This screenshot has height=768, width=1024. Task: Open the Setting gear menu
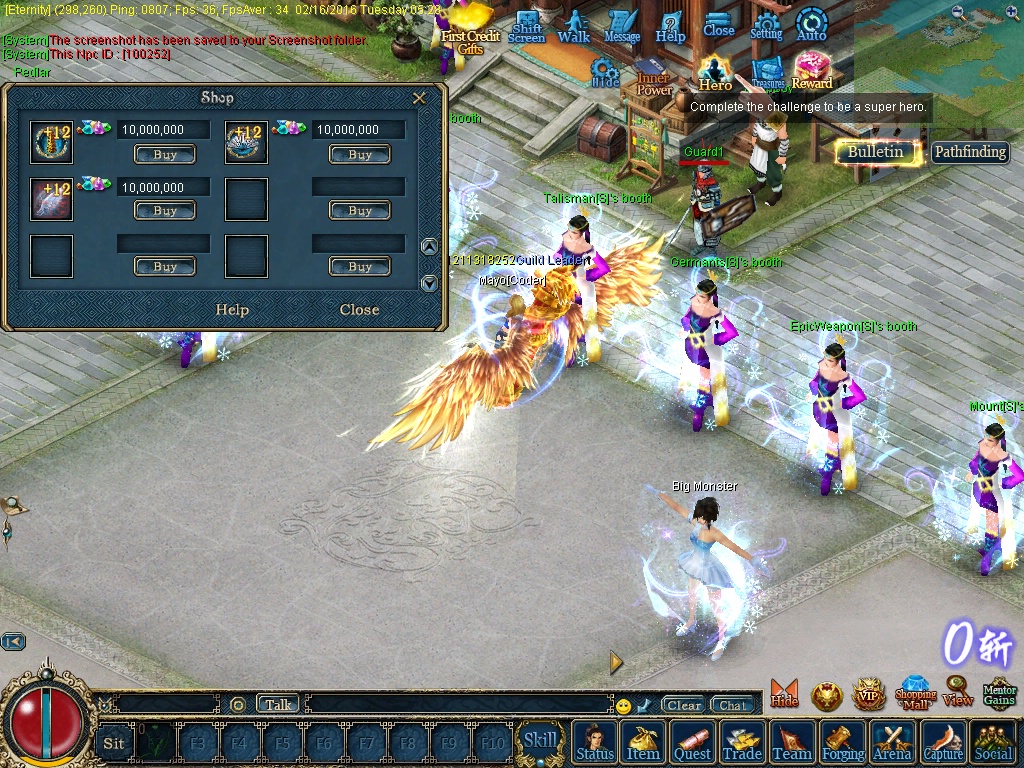(x=766, y=25)
